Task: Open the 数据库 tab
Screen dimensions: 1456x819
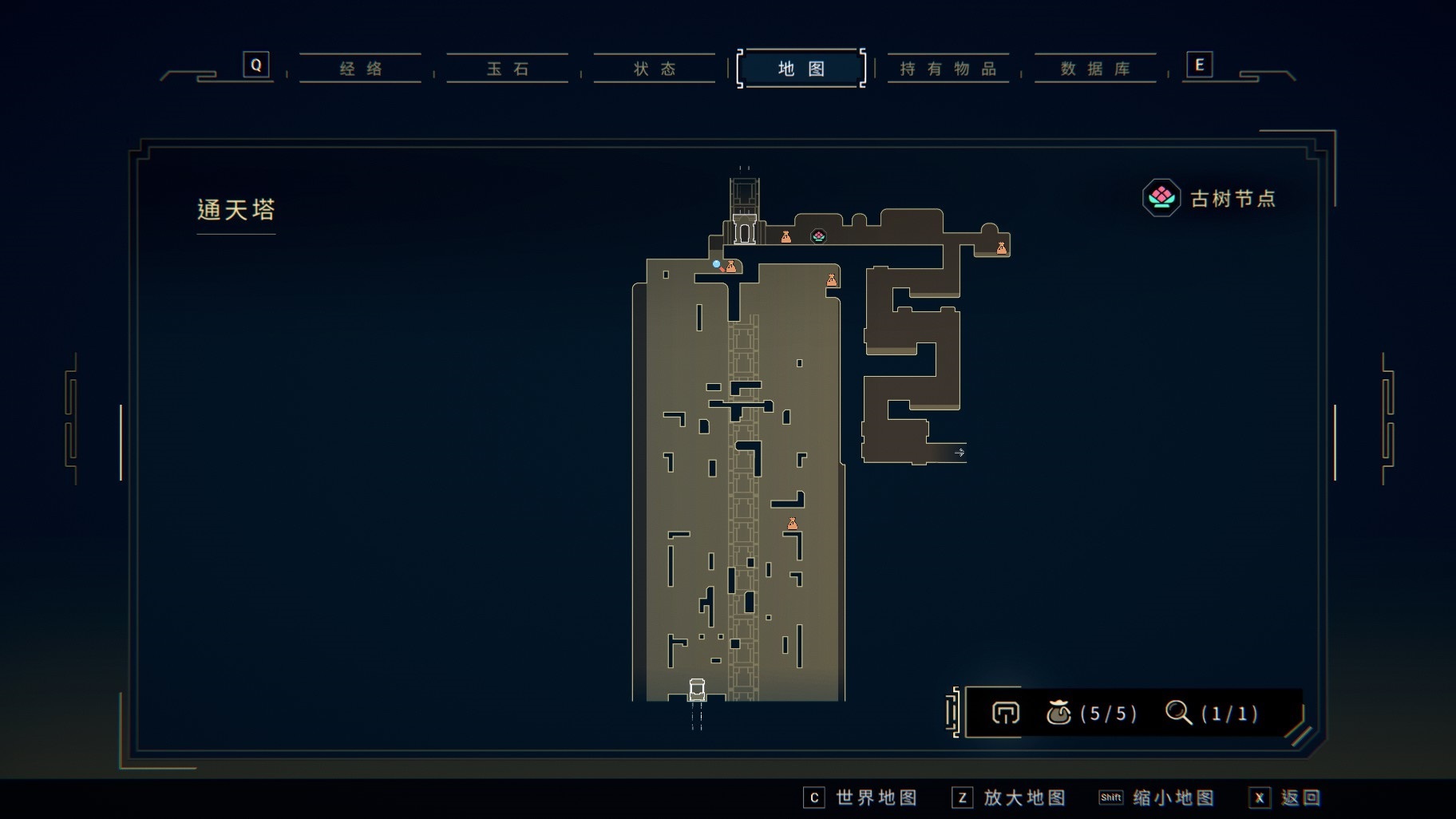Action: point(1095,69)
